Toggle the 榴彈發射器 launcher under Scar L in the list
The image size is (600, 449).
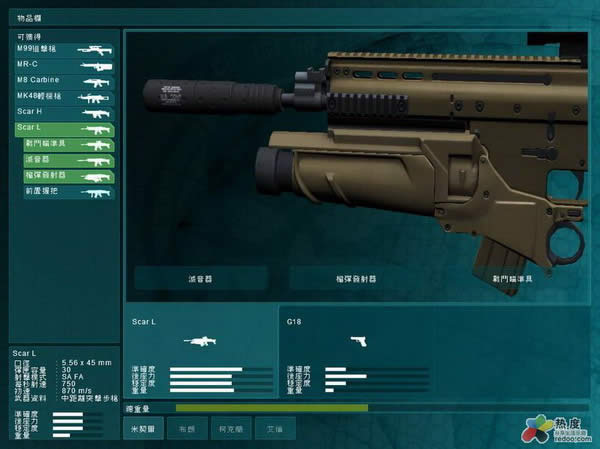[x=69, y=176]
